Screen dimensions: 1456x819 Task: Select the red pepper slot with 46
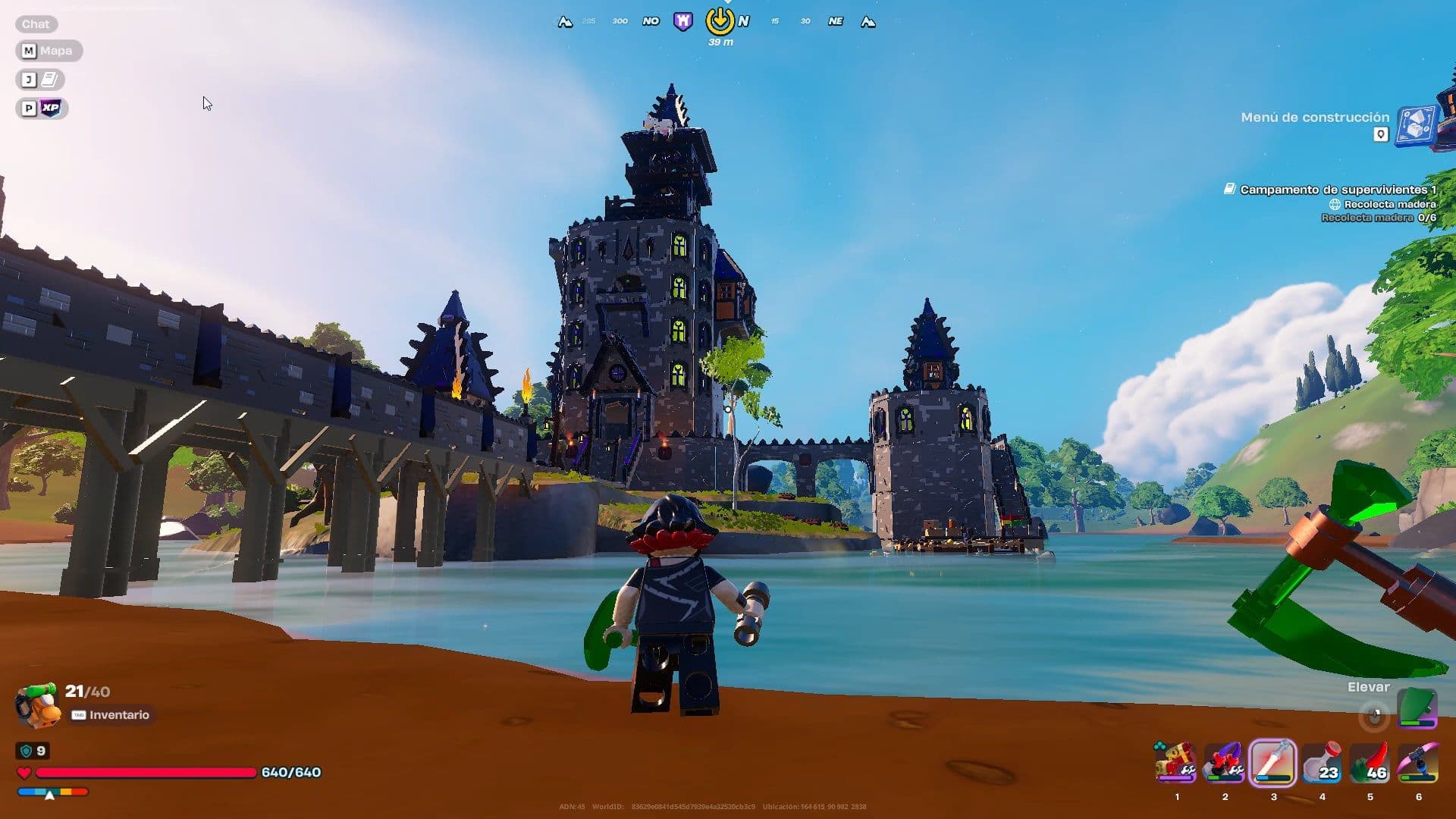point(1370,763)
